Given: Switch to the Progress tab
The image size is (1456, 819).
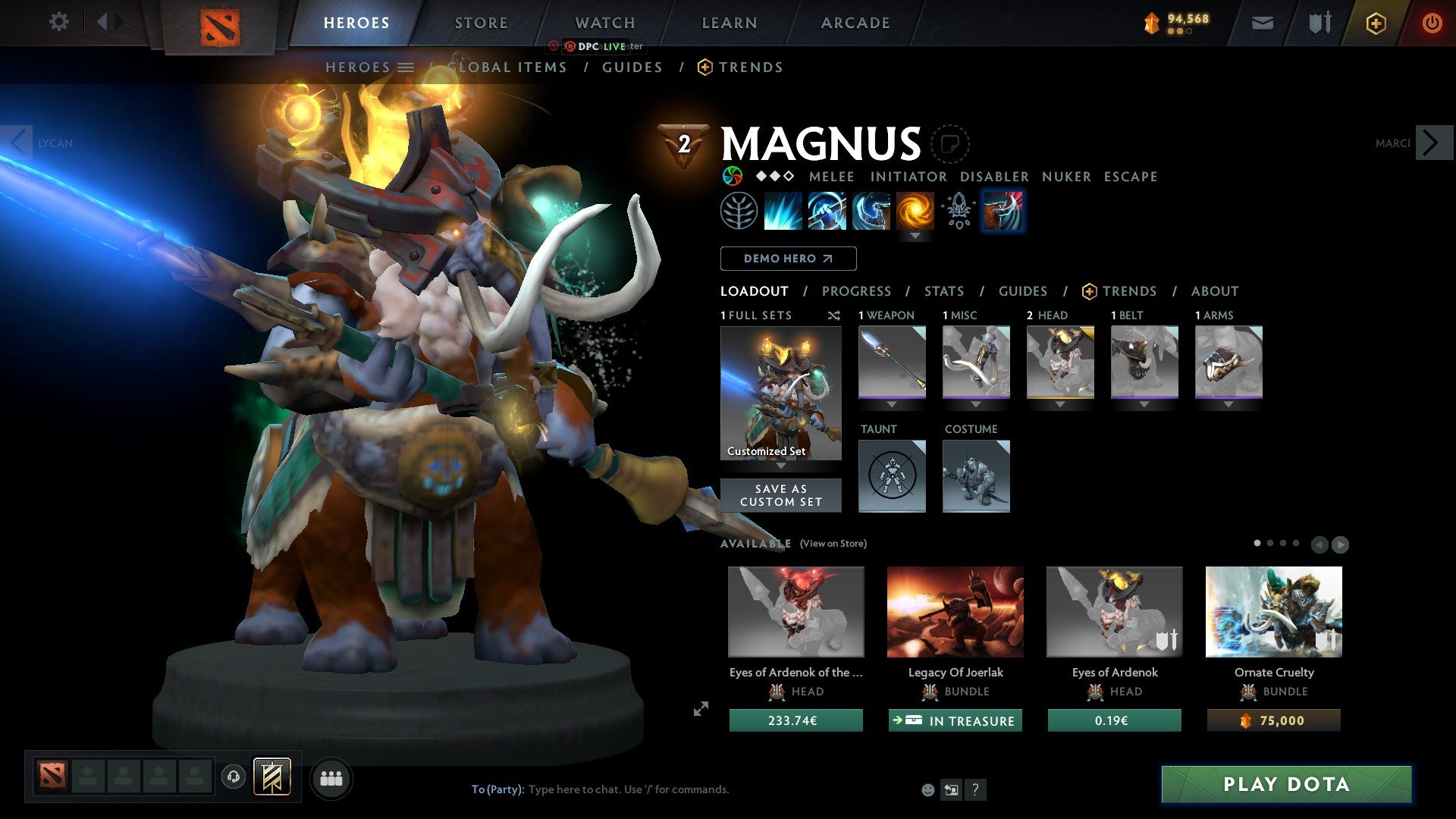Looking at the screenshot, I should coord(857,291).
